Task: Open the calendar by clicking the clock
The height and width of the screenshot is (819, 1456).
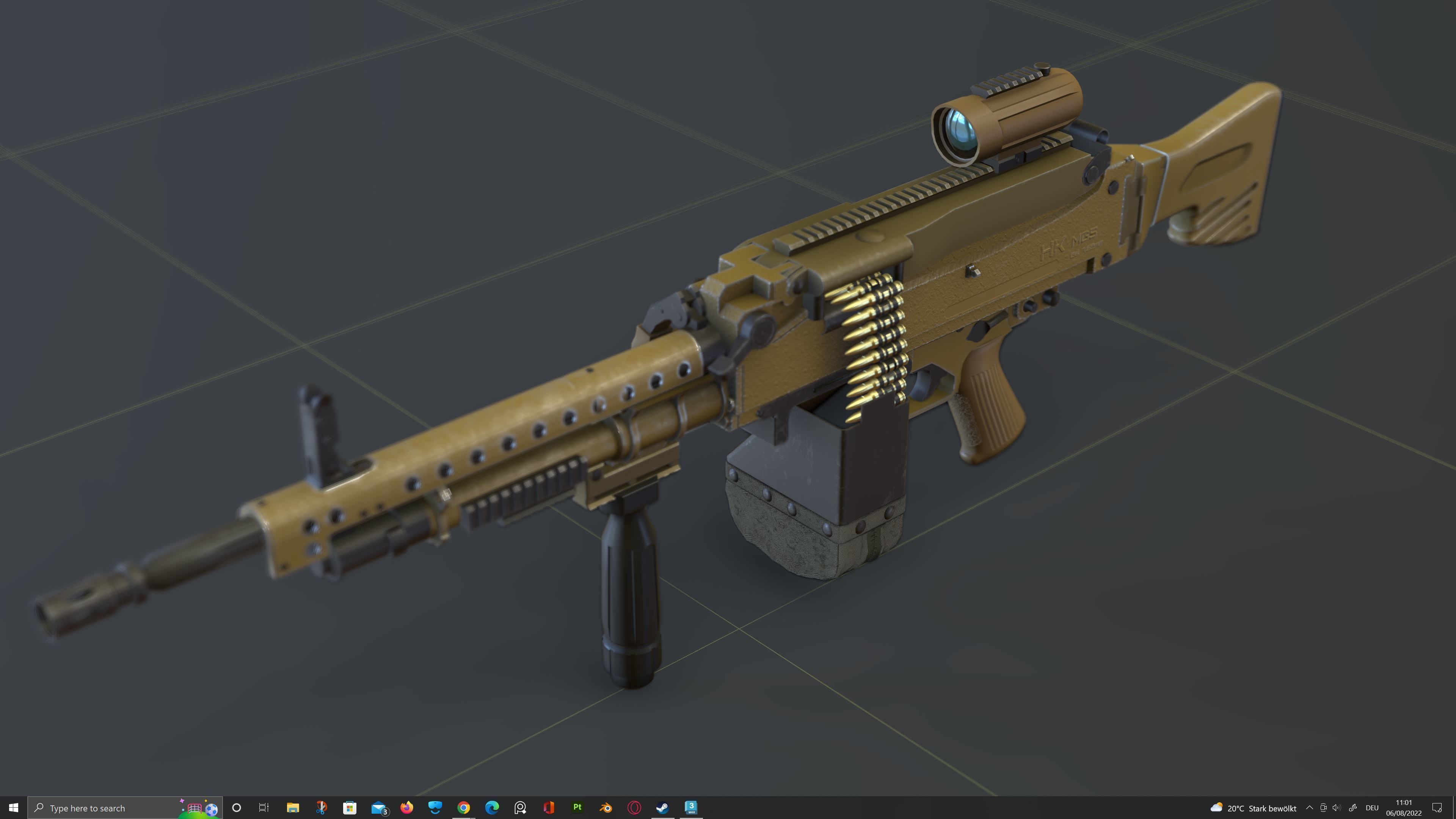Action: pyautogui.click(x=1404, y=807)
